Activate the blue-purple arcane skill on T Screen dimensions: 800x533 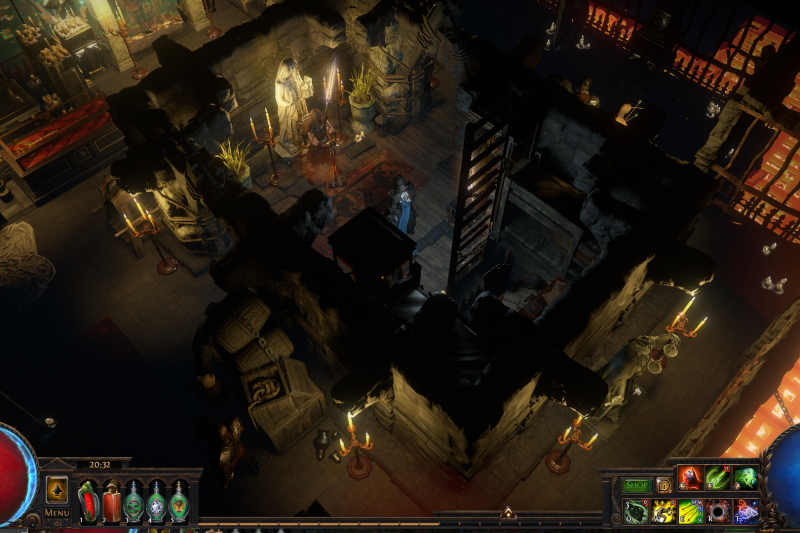[x=745, y=512]
